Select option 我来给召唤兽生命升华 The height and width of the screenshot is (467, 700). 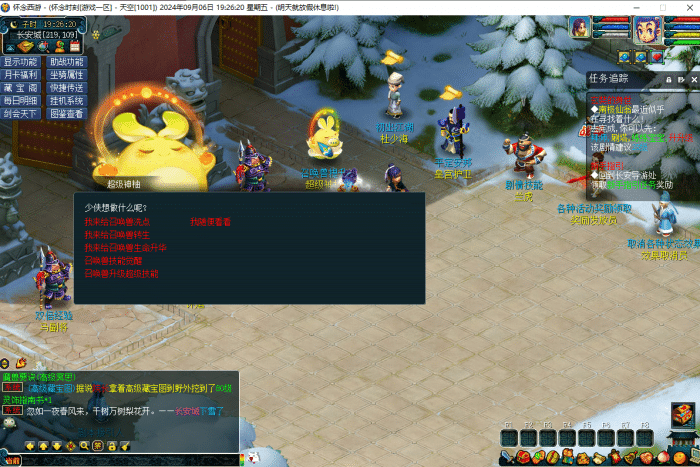pyautogui.click(x=125, y=247)
